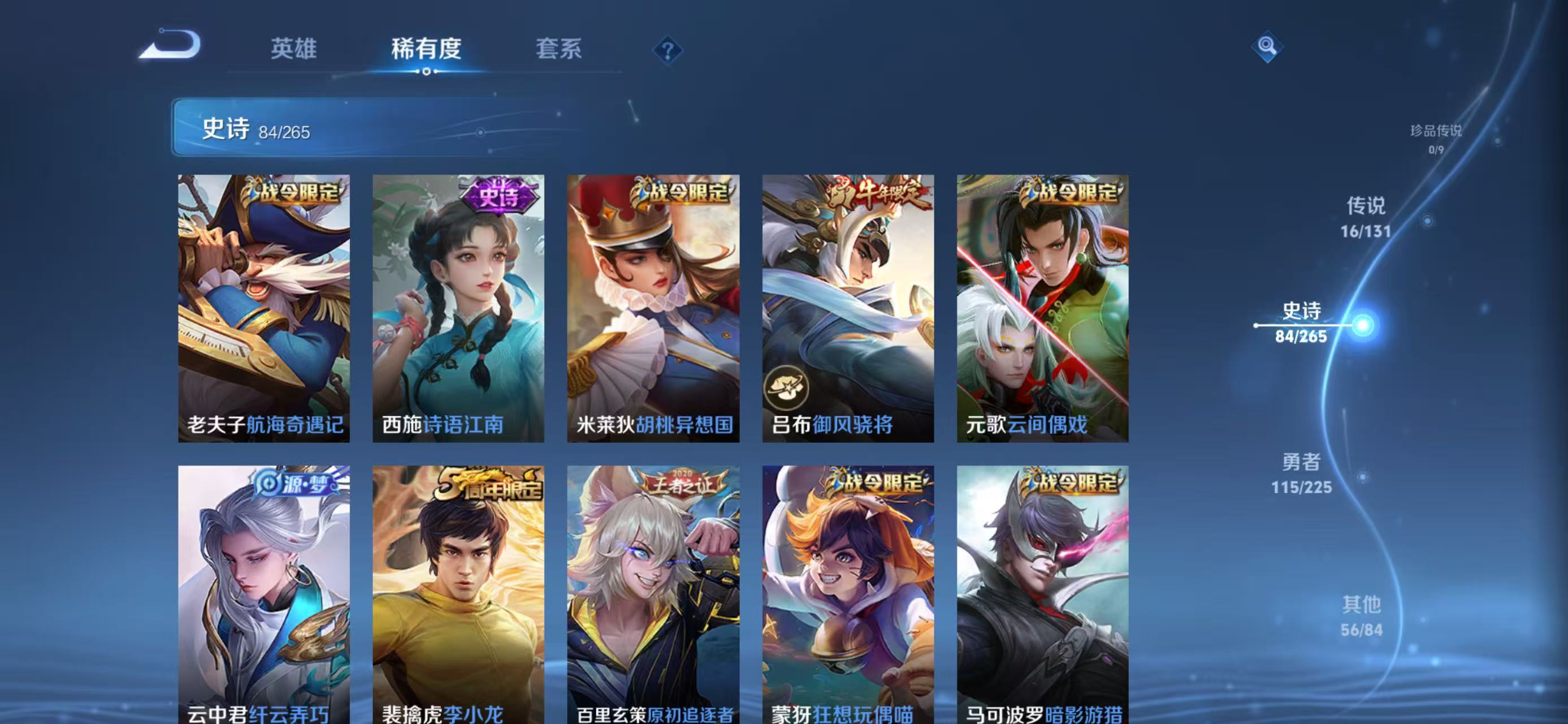This screenshot has width=1568, height=724.
Task: Select the 史诗 rarity marker in the sidebar
Action: (1301, 323)
